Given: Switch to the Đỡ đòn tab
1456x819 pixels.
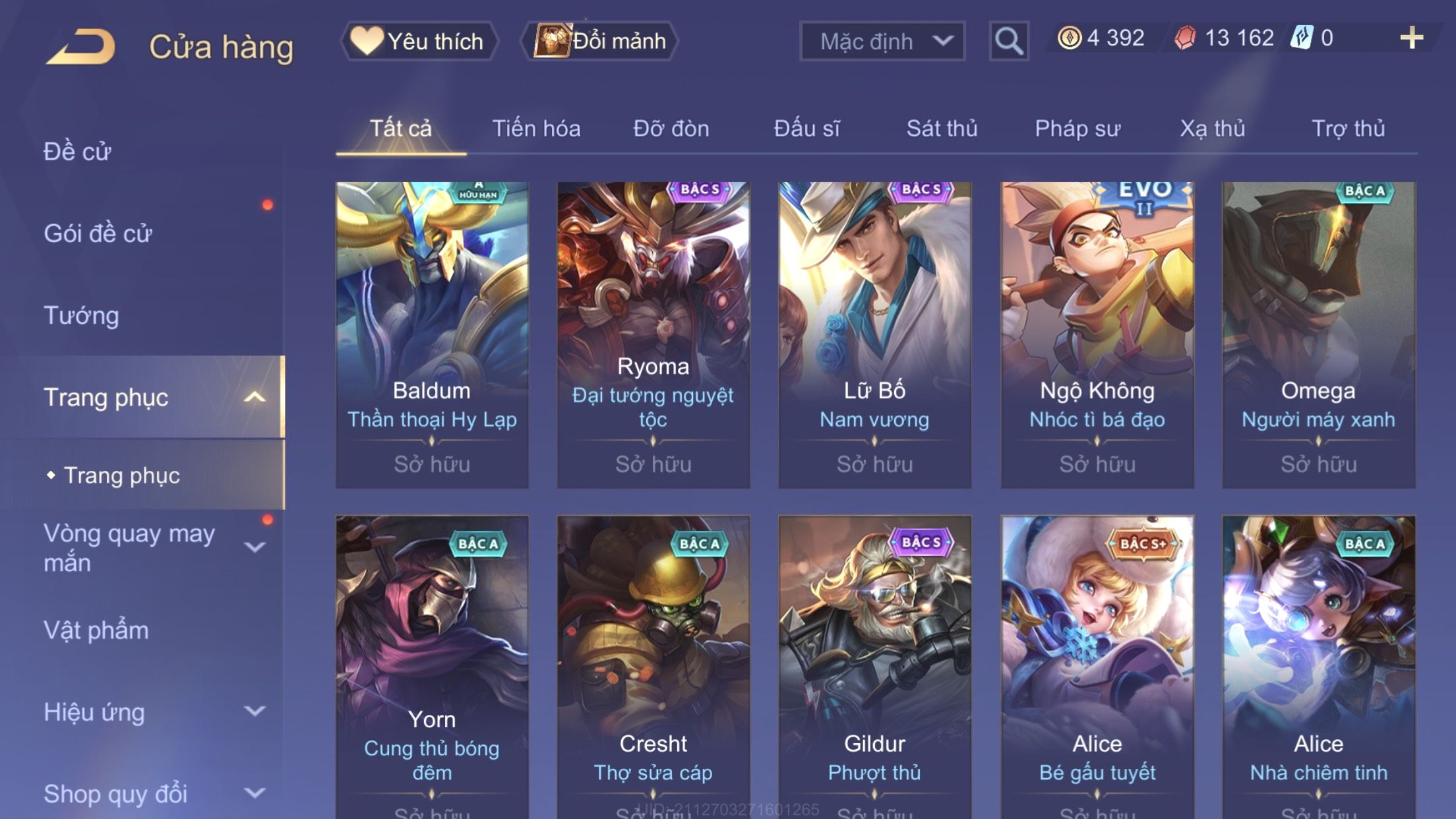Looking at the screenshot, I should click(671, 128).
